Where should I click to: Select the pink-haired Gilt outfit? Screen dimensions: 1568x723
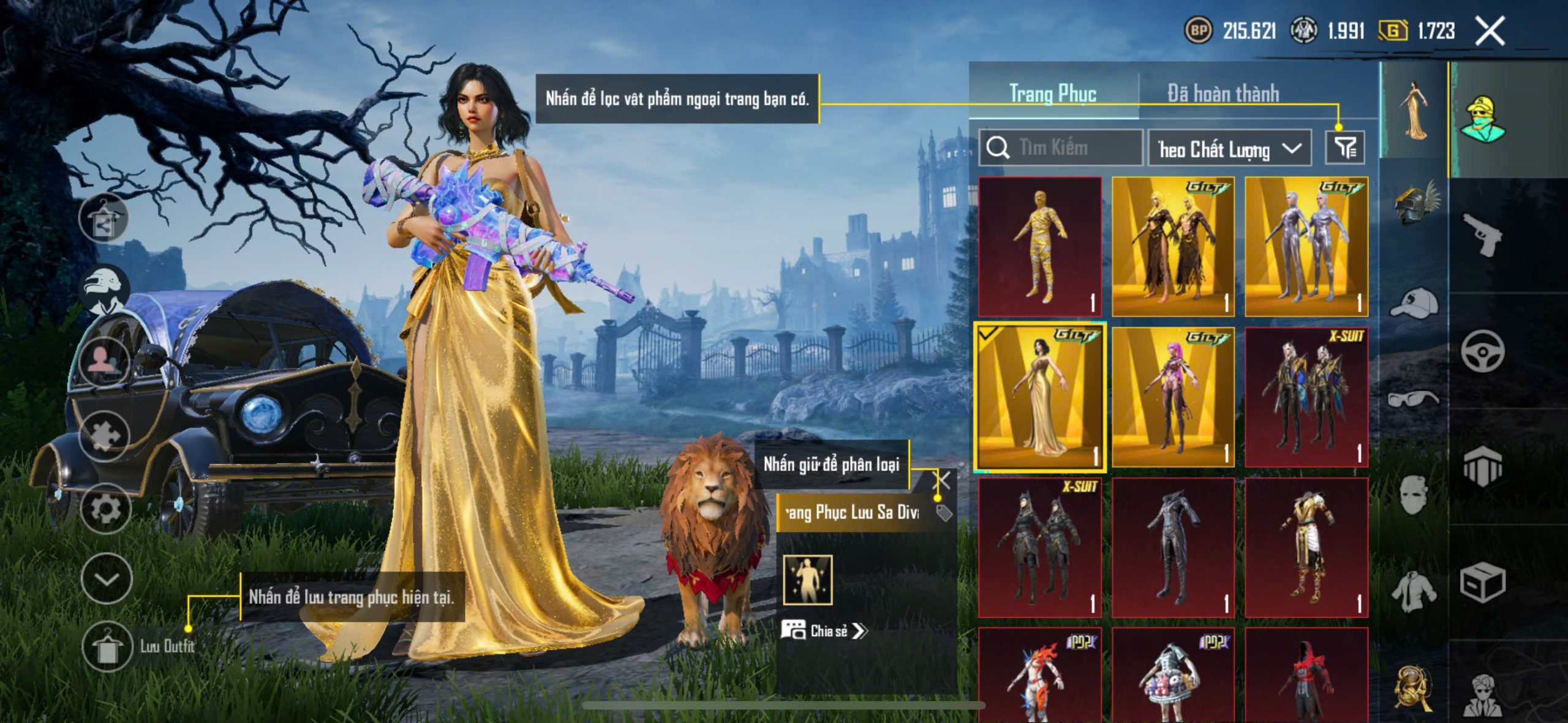(x=1172, y=397)
